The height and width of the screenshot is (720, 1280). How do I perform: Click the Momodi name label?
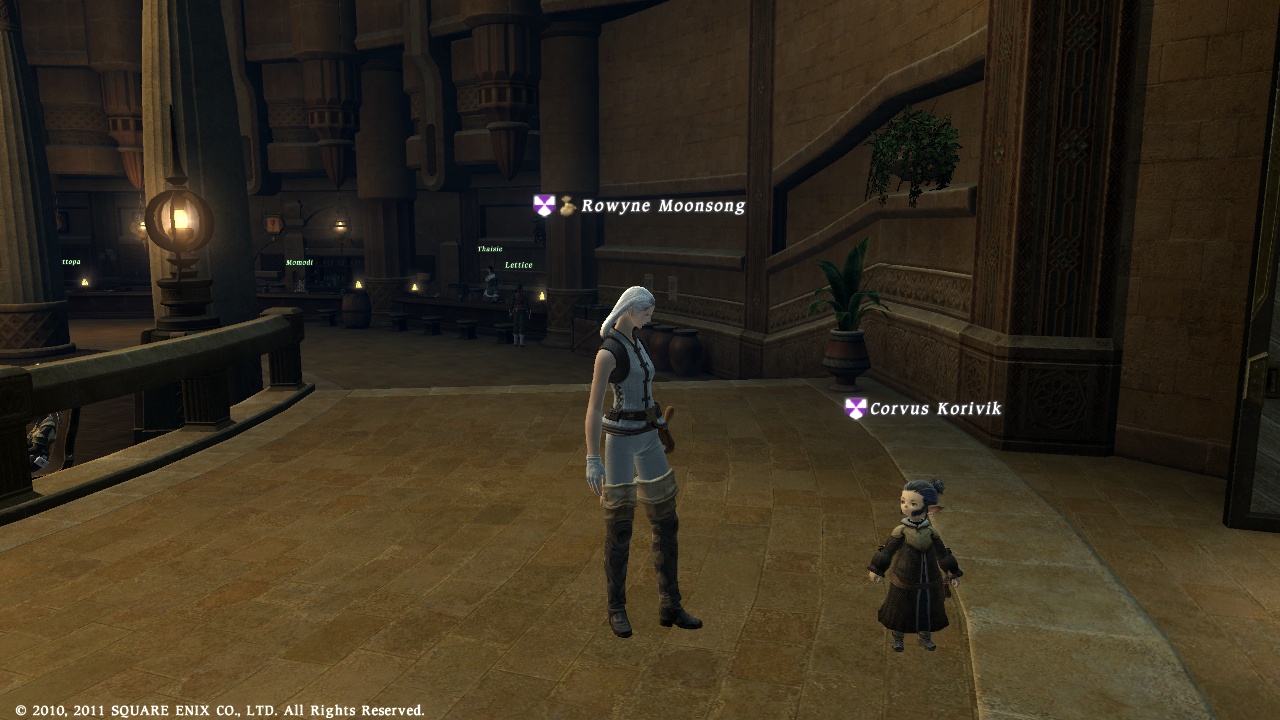[x=299, y=263]
